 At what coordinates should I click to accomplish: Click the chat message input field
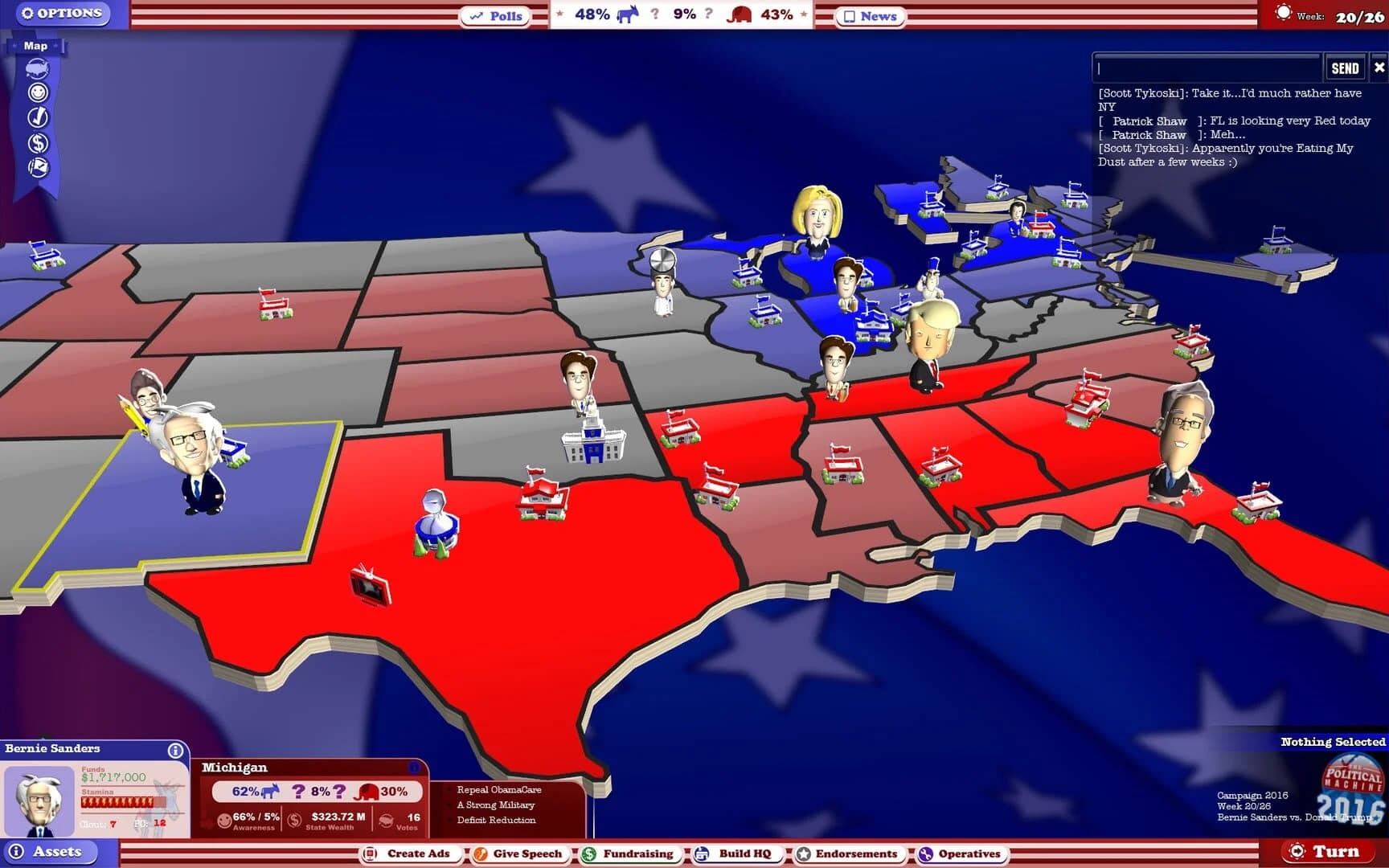(x=1206, y=68)
